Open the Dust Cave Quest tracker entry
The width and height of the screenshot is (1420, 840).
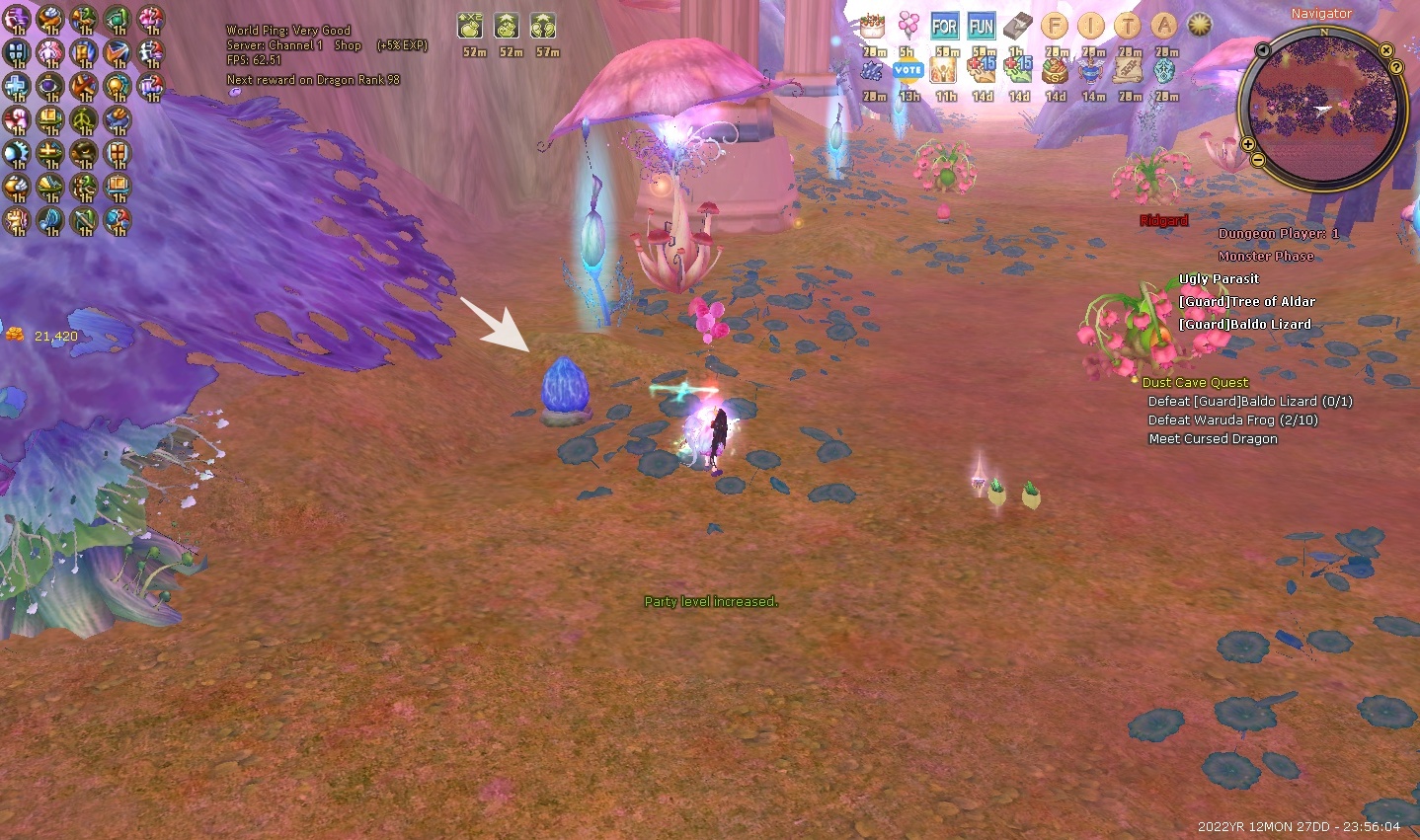(x=1195, y=382)
